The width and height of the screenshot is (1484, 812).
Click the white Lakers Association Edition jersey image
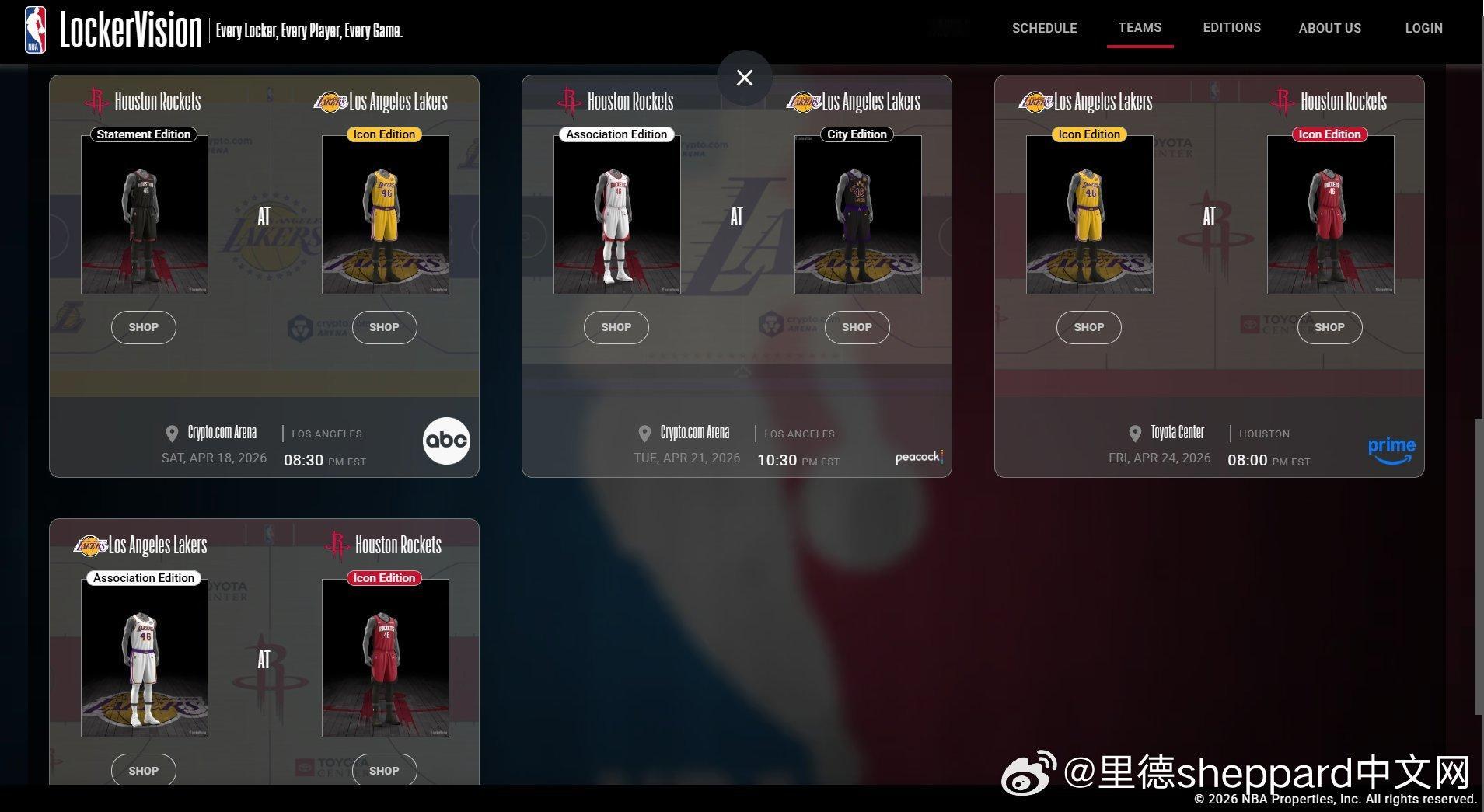(143, 657)
